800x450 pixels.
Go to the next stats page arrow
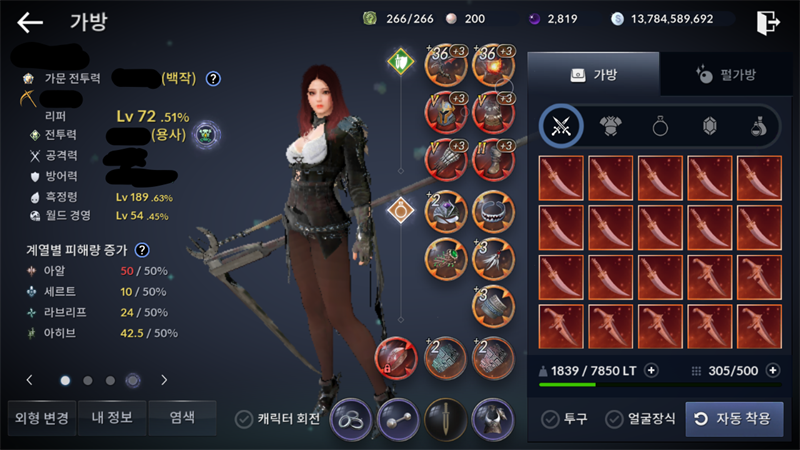tap(164, 380)
